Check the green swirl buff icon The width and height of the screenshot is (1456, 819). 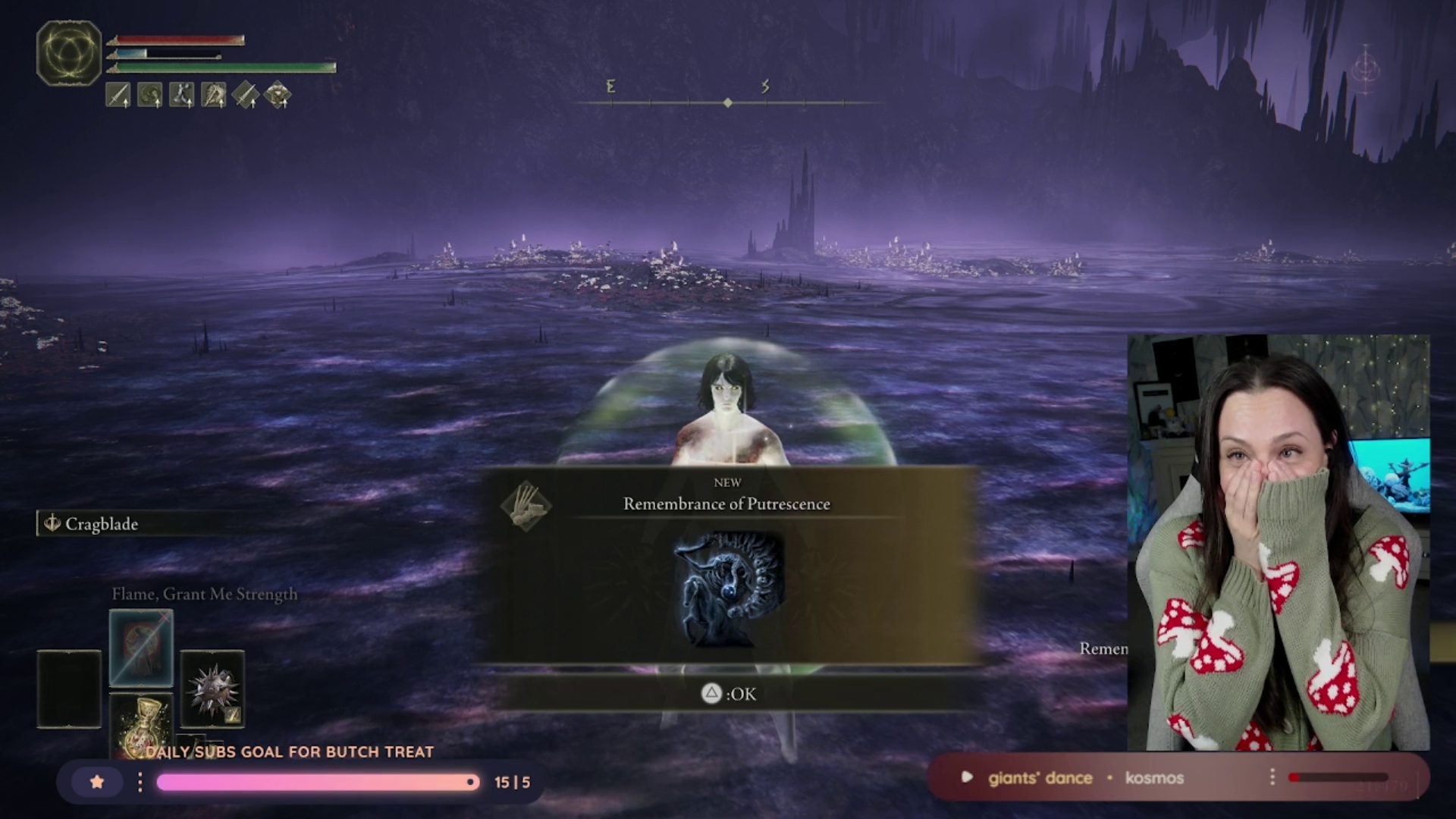click(149, 96)
